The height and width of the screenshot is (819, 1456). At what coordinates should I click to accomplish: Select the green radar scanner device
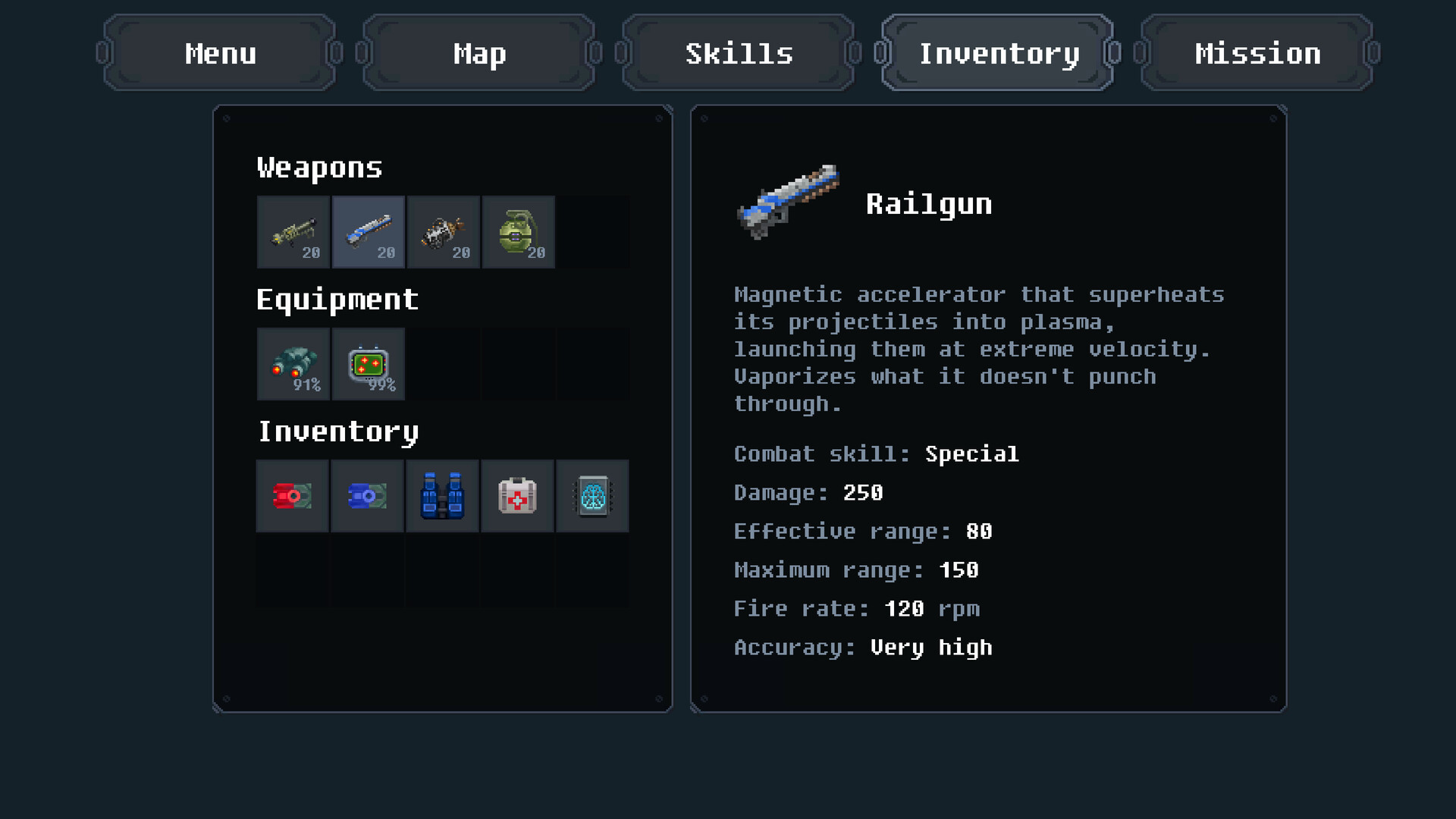[369, 364]
